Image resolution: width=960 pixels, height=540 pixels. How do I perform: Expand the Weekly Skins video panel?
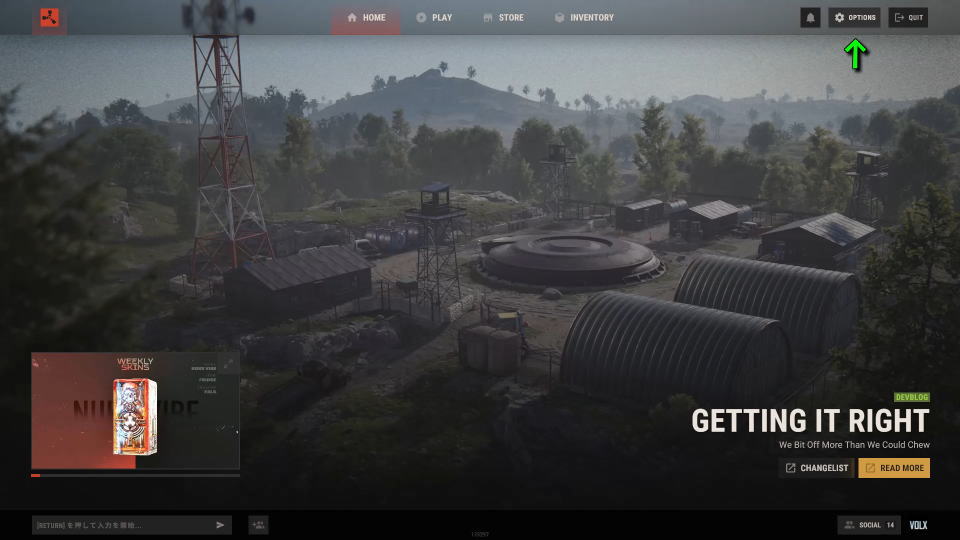(228, 364)
